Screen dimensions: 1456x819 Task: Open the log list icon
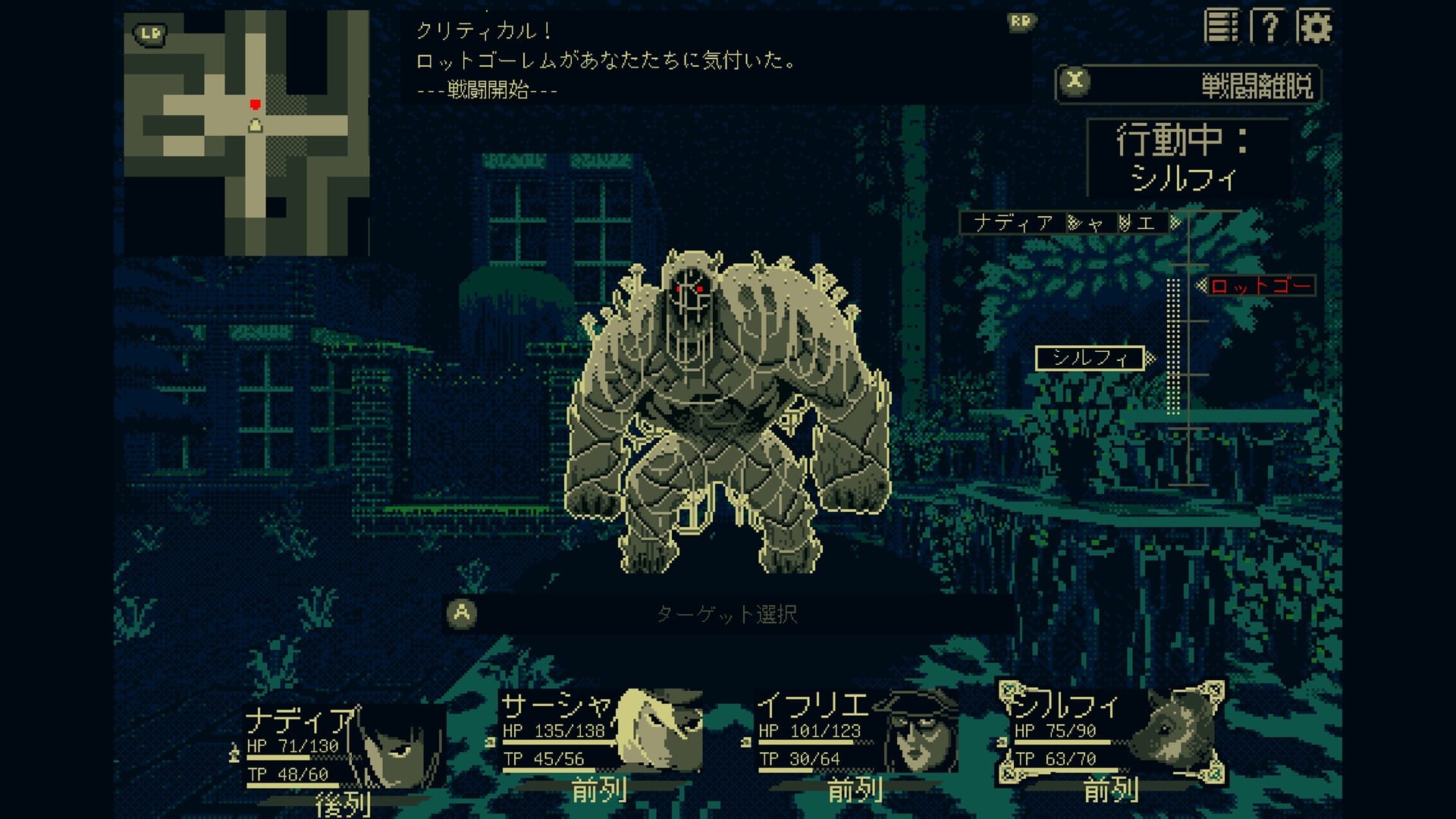[x=1221, y=27]
